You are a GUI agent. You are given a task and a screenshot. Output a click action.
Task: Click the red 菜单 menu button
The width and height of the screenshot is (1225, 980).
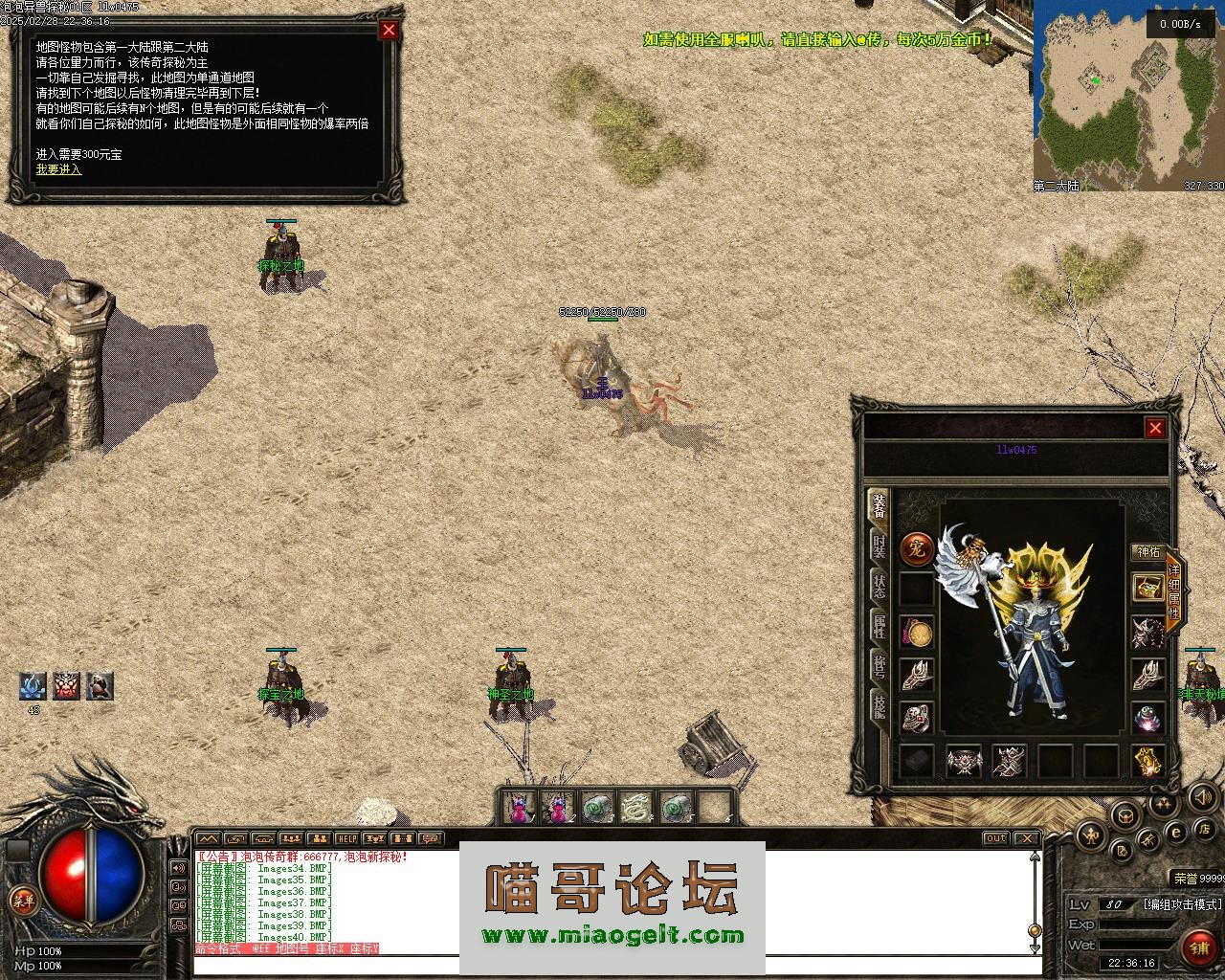(21, 900)
